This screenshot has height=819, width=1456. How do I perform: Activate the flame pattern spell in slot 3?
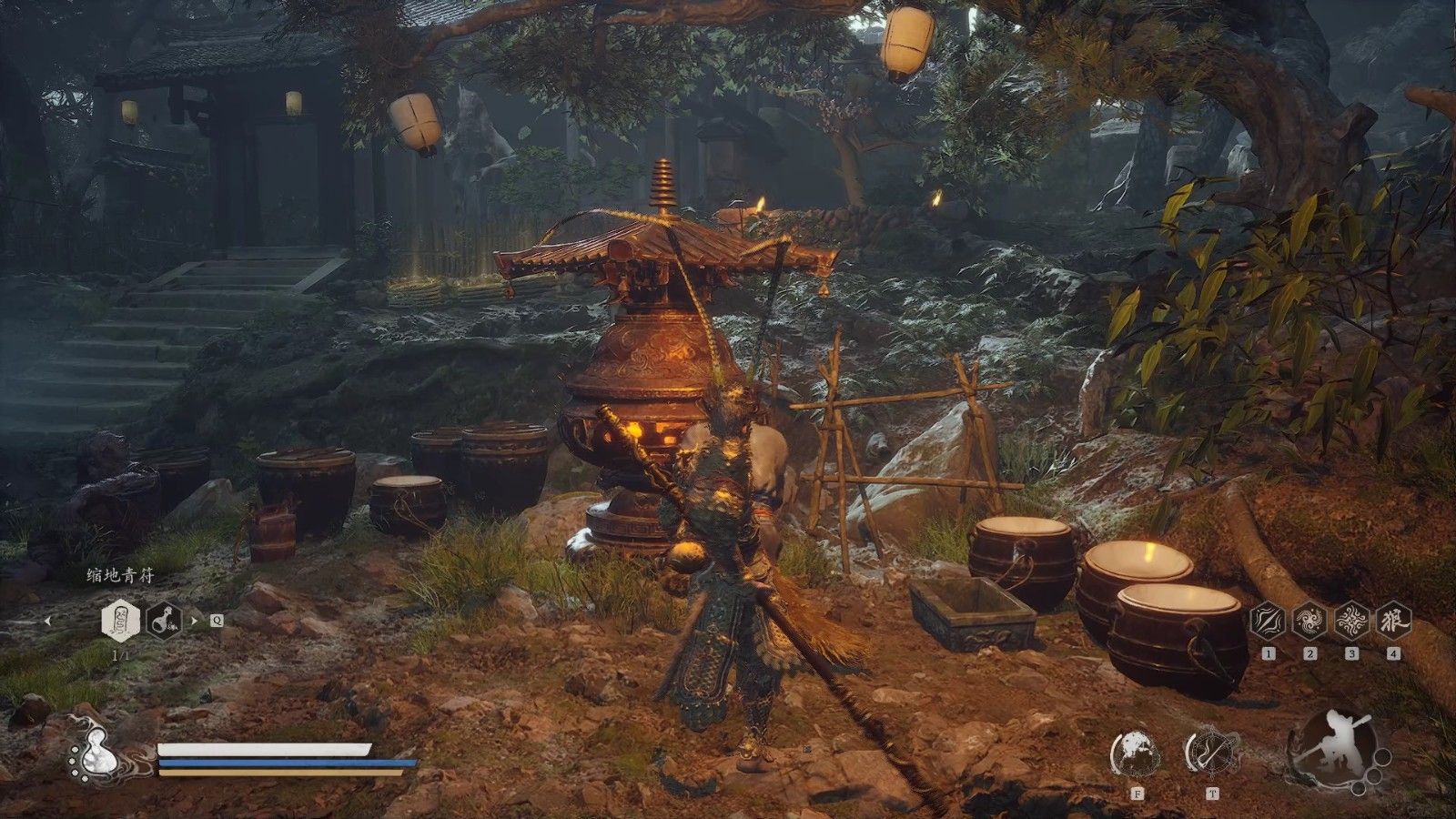coord(1351,621)
